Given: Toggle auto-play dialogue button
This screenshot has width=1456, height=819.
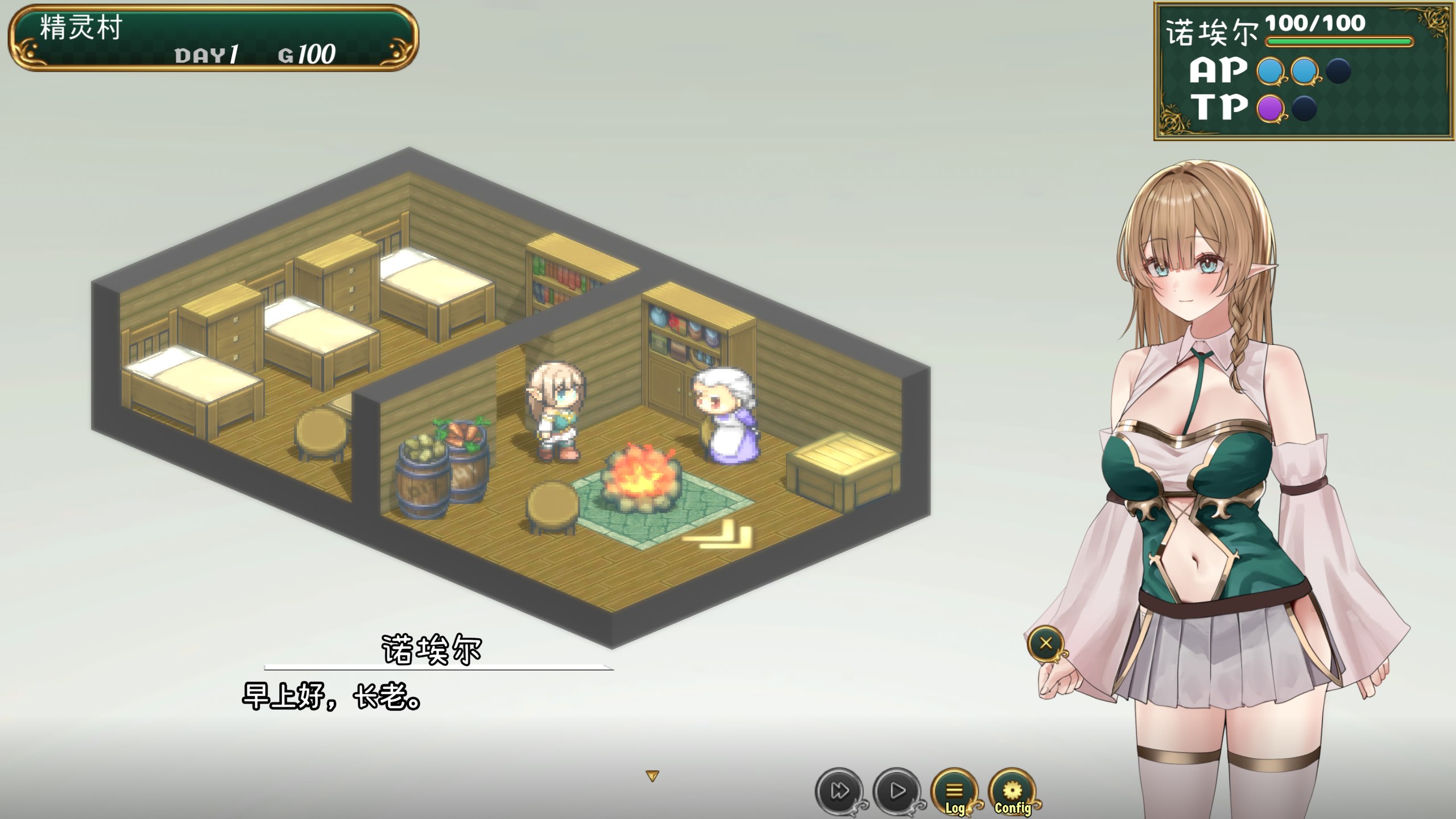Looking at the screenshot, I should pyautogui.click(x=897, y=791).
